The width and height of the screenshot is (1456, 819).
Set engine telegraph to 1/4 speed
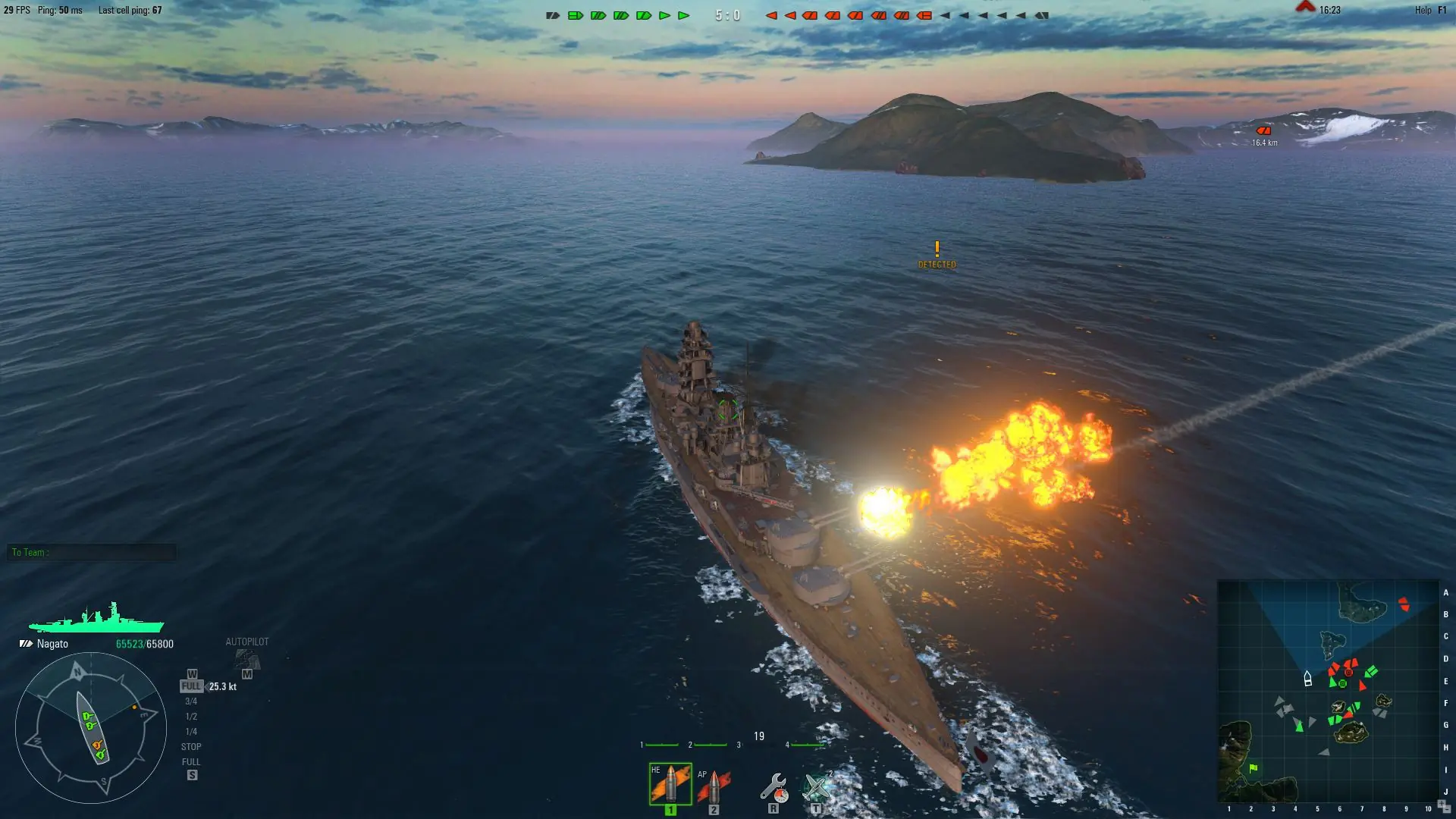pyautogui.click(x=191, y=732)
